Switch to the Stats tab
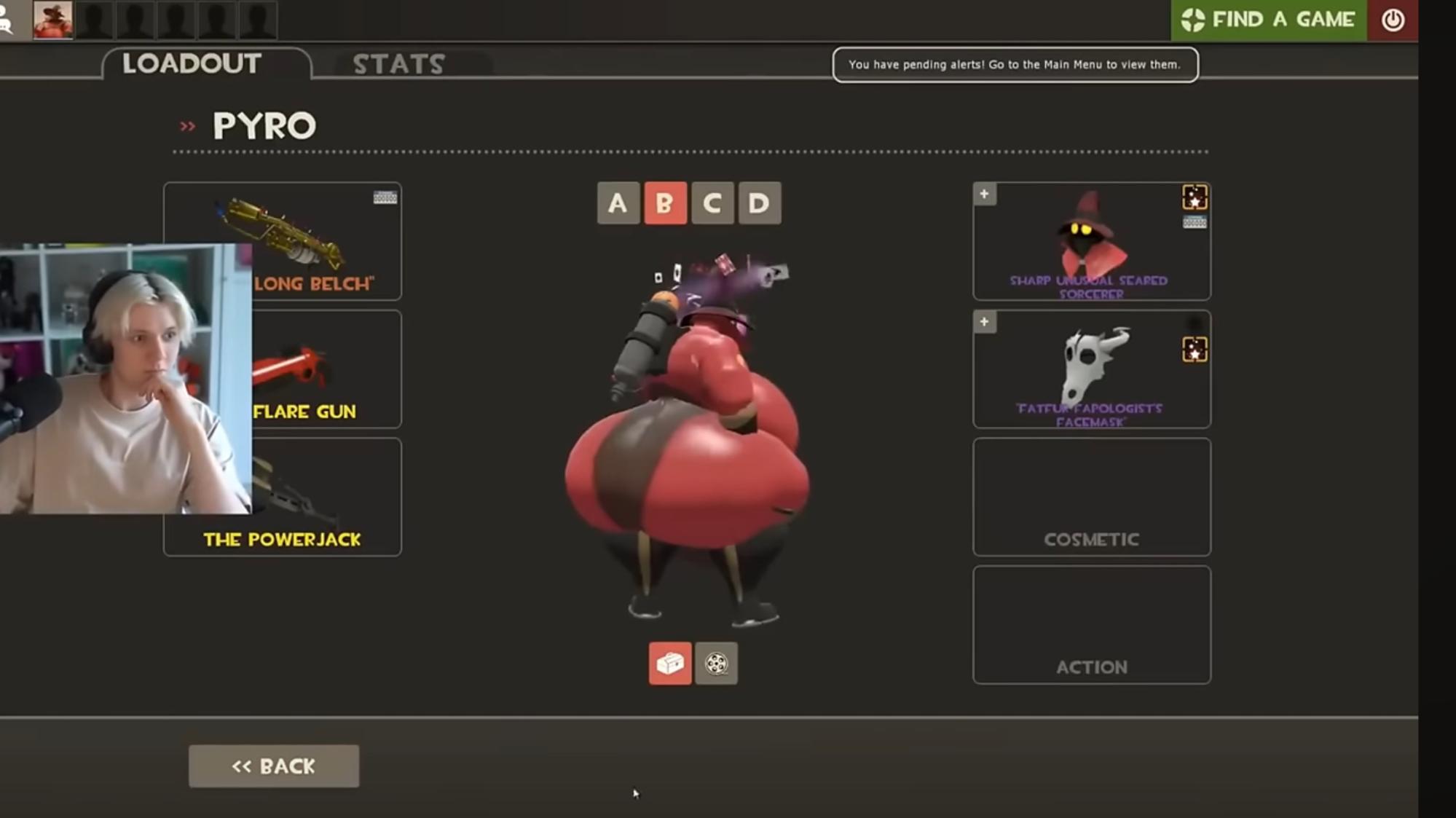This screenshot has height=818, width=1456. (398, 64)
